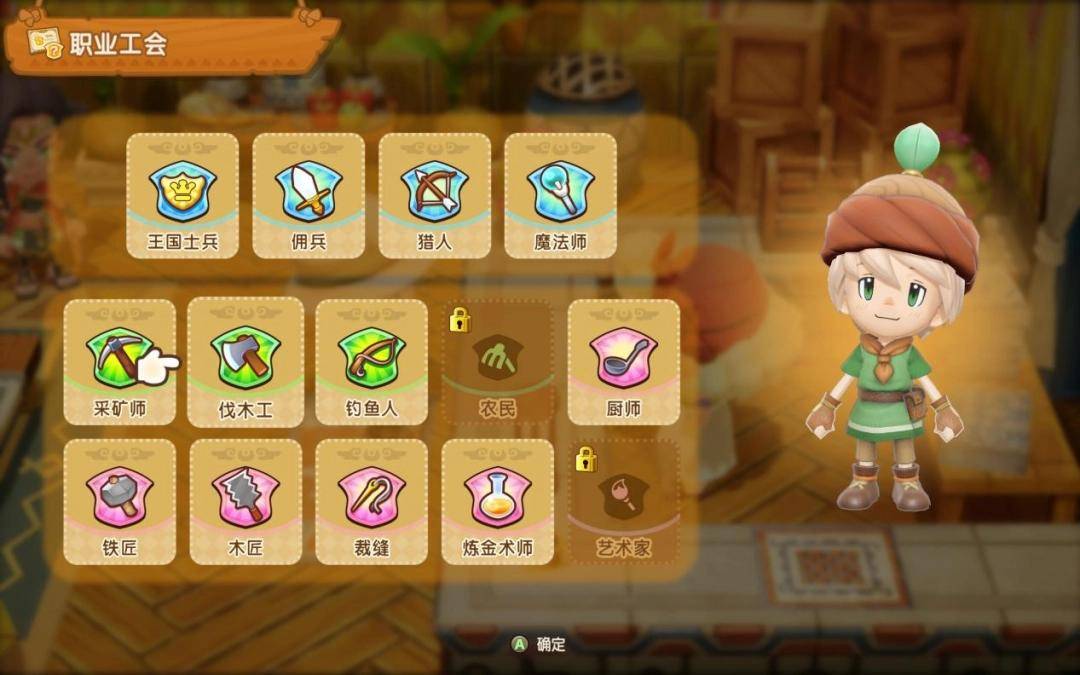Select the 伐木工 axe job tile
The image size is (1080, 675).
[245, 361]
